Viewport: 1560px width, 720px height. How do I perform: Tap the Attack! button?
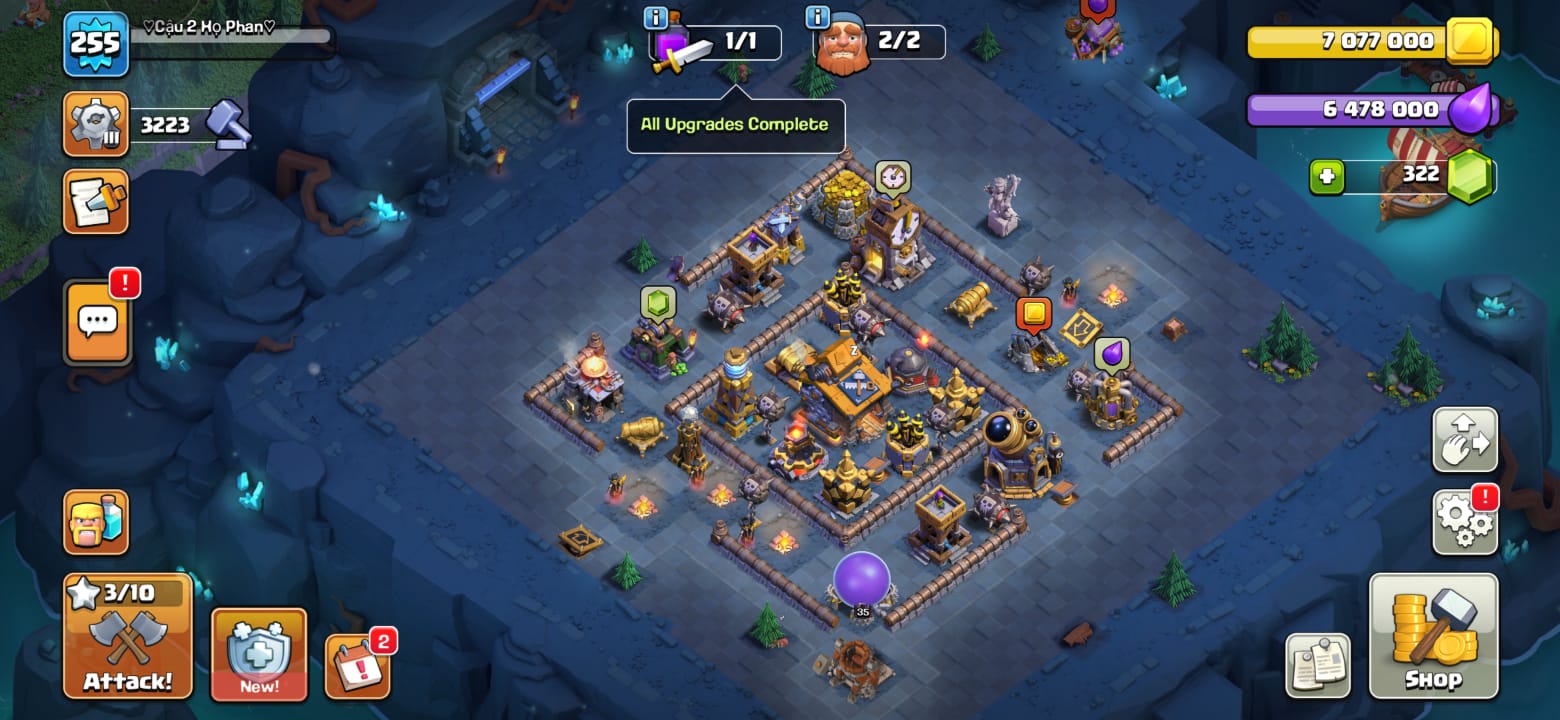tap(127, 636)
